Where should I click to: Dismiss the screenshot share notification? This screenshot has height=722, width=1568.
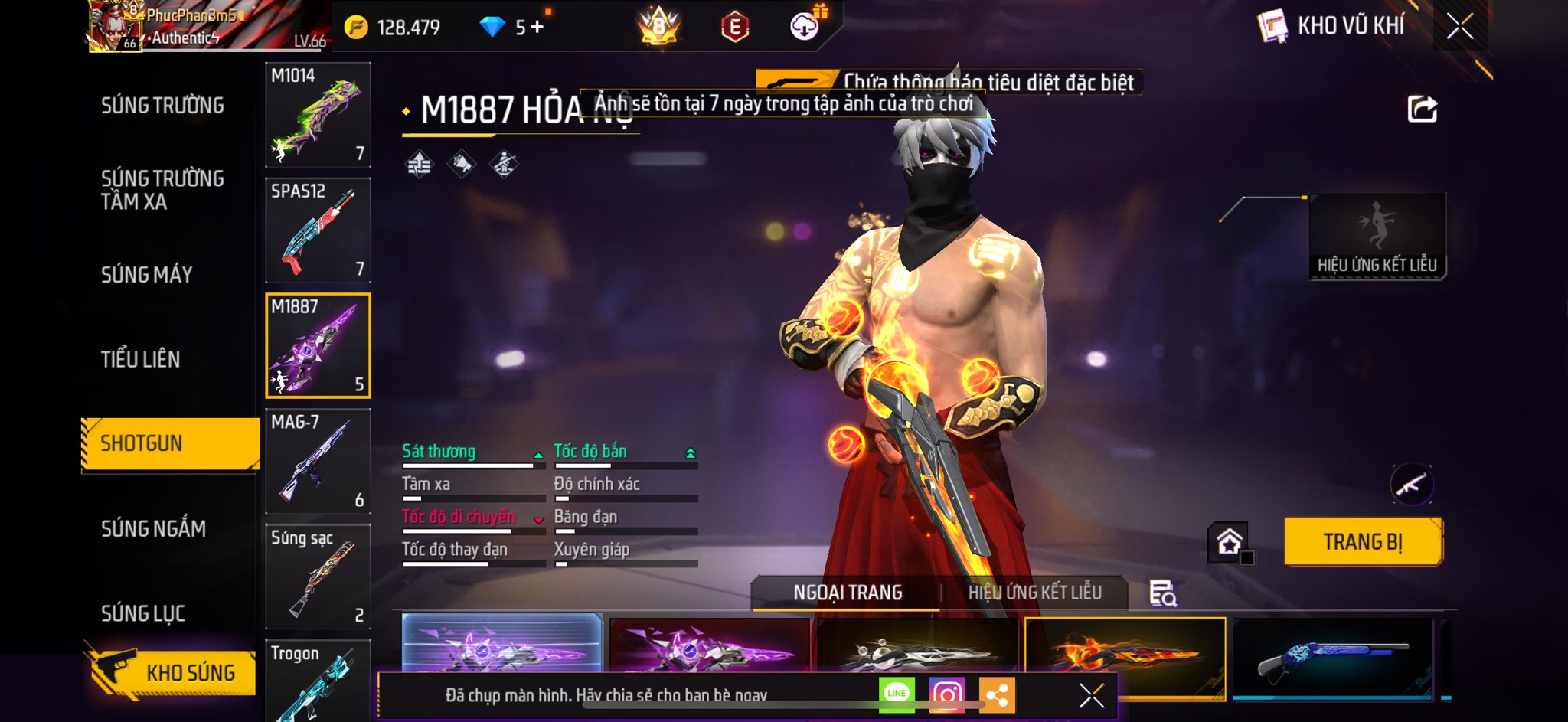(x=1091, y=695)
